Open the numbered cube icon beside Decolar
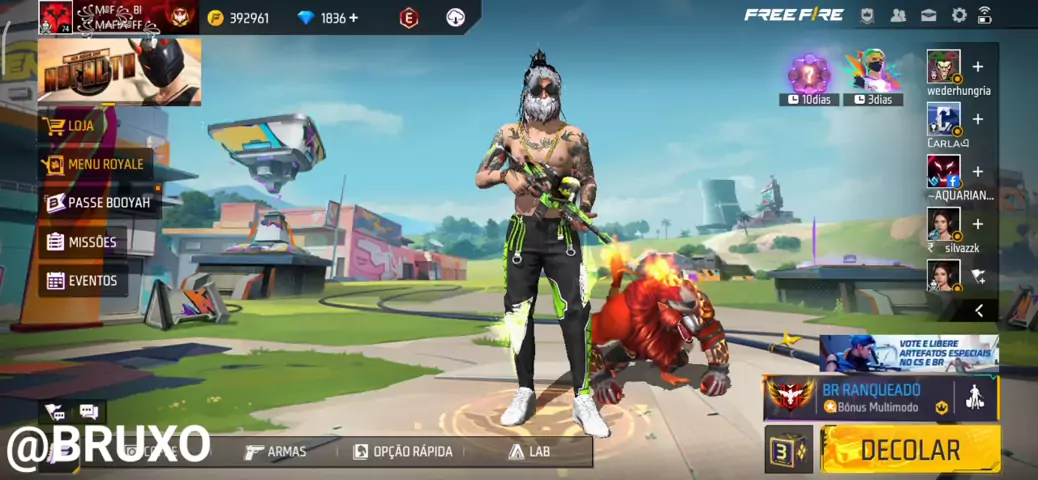 (789, 450)
